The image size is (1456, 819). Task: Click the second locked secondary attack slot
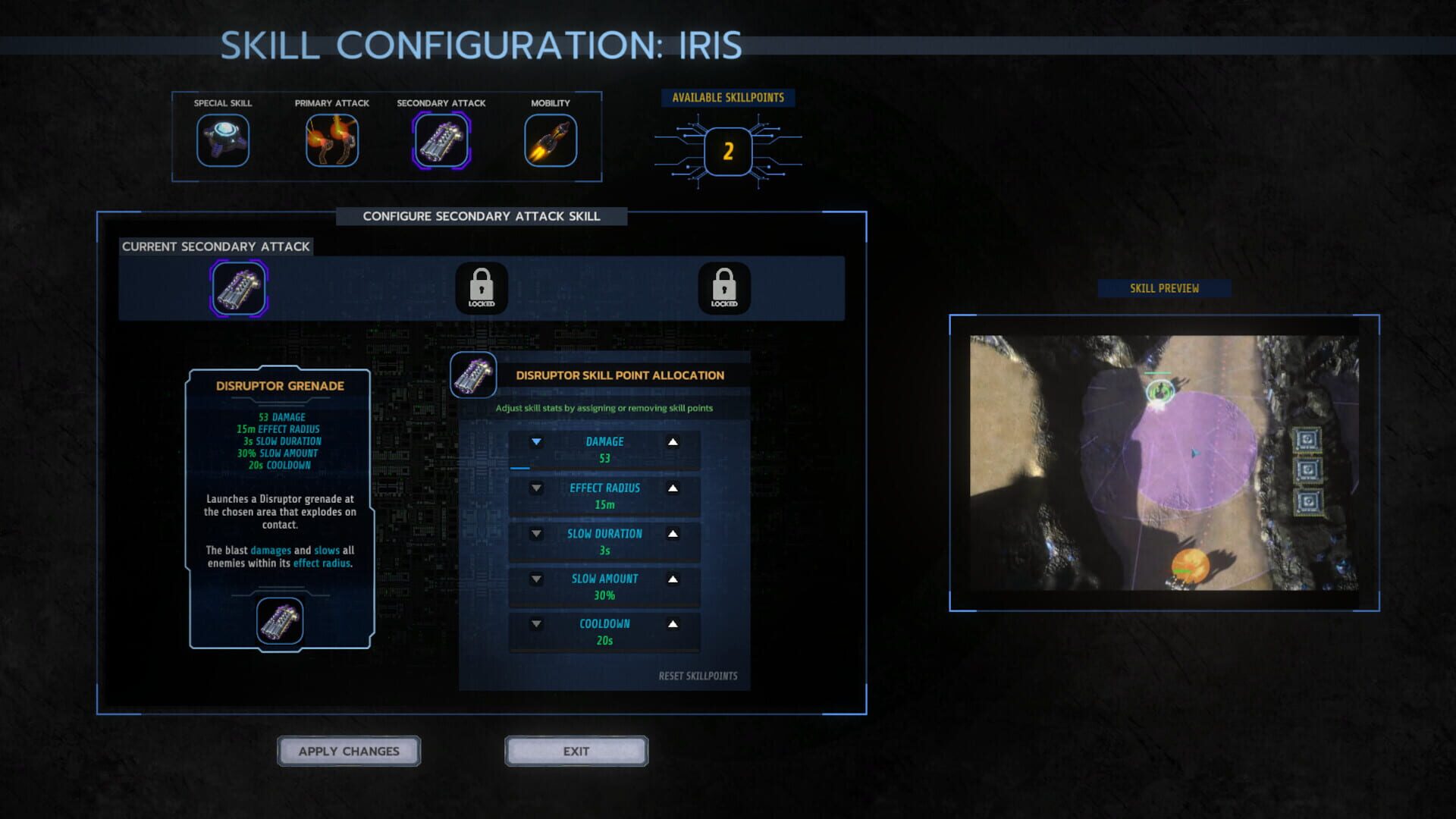point(725,288)
